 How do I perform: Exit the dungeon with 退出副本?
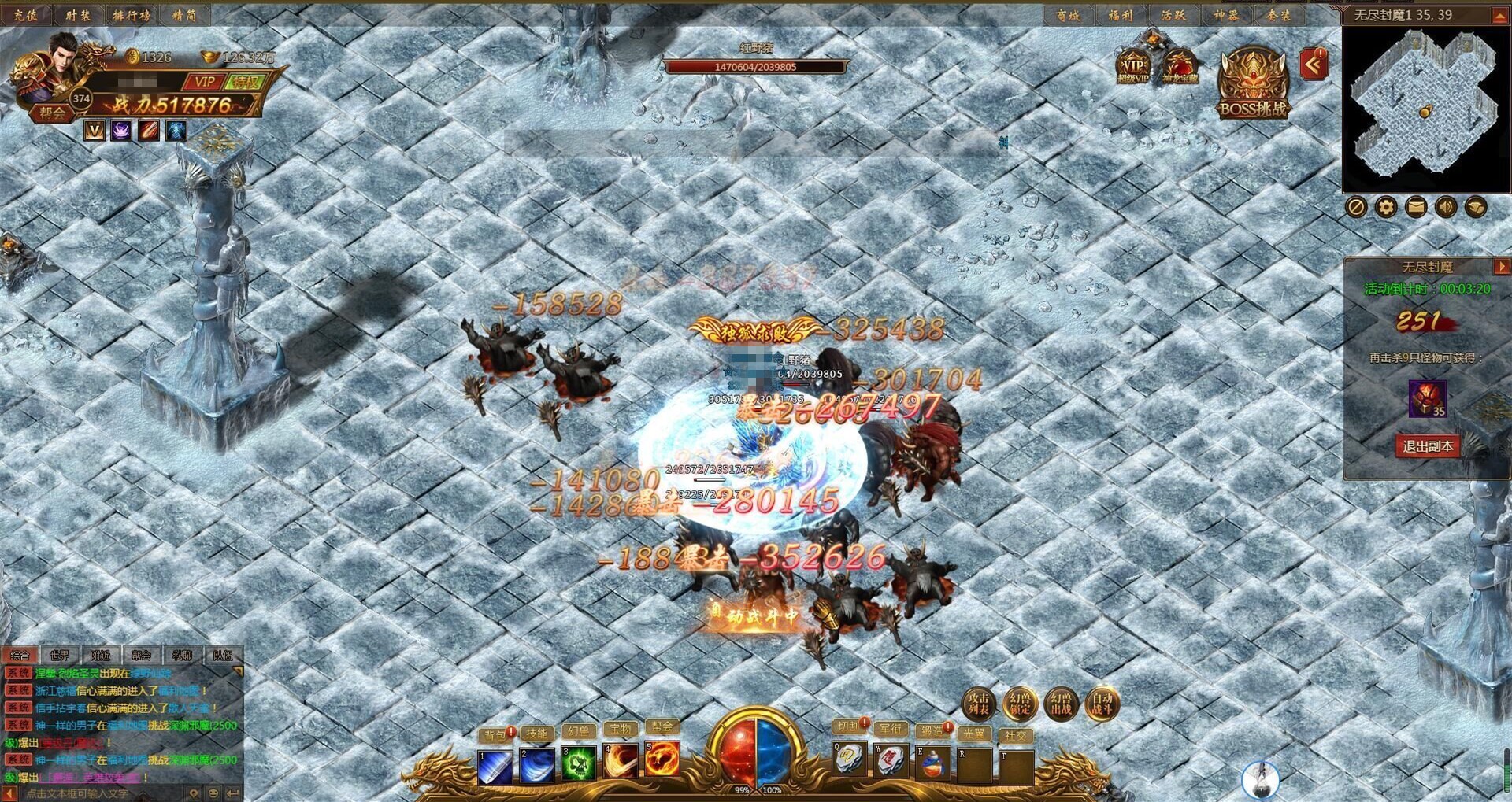[x=1427, y=446]
